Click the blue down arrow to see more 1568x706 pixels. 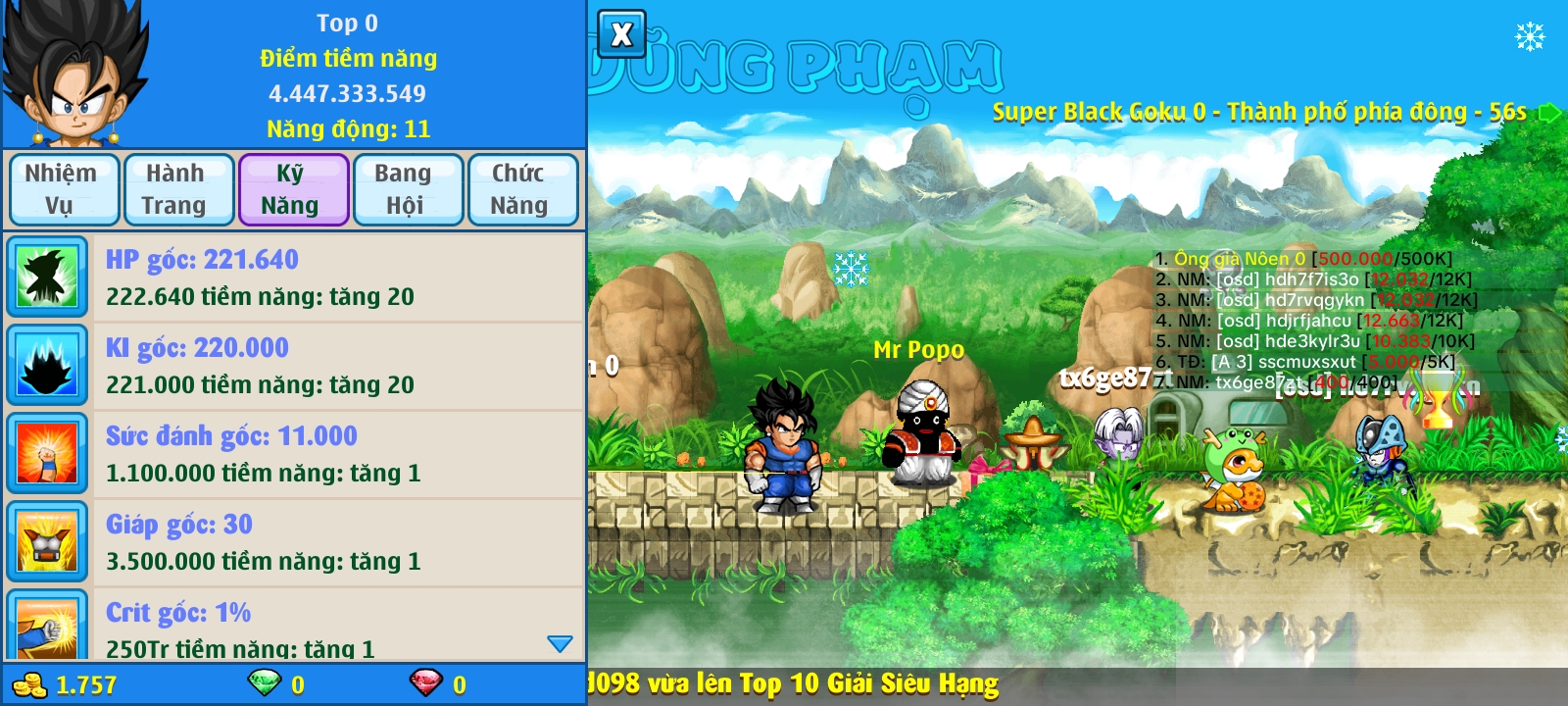tap(560, 644)
